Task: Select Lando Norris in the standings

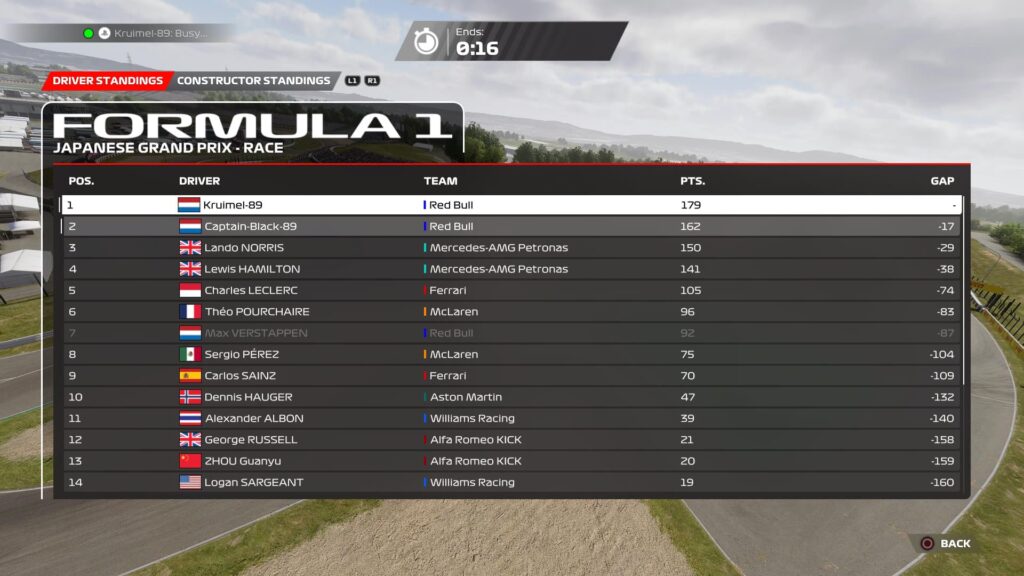Action: pos(510,248)
